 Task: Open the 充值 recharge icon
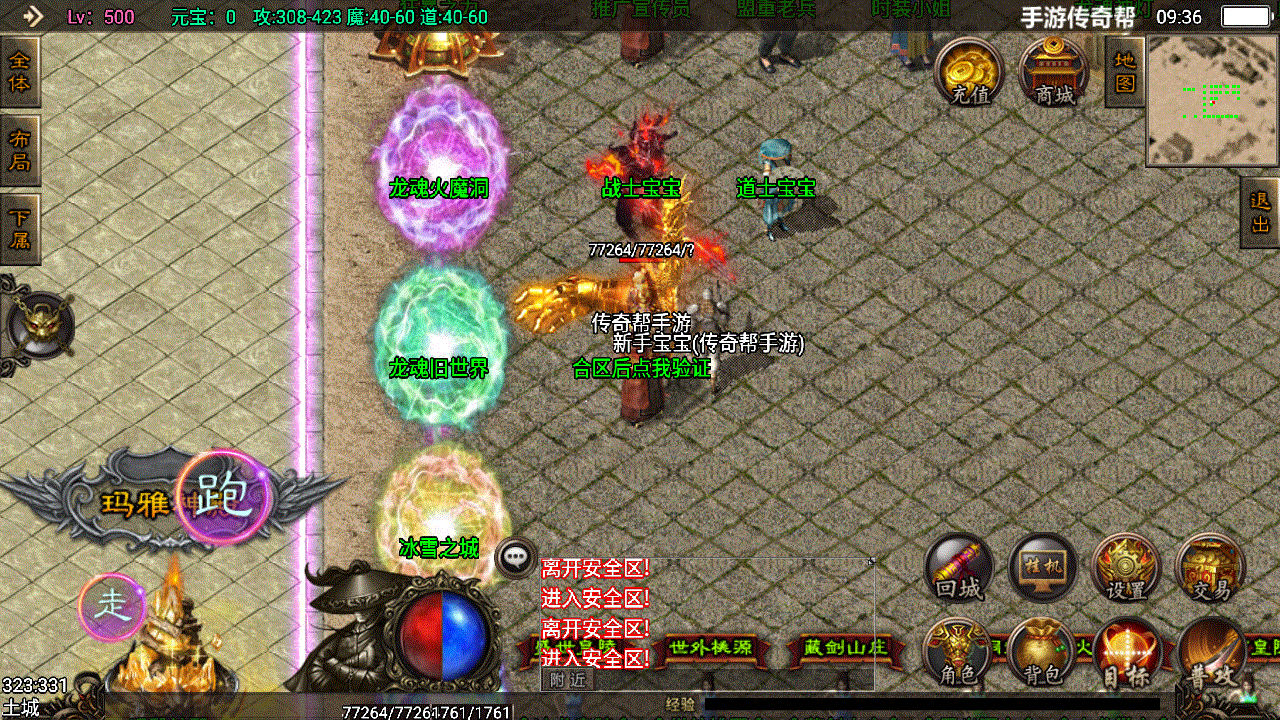(x=967, y=72)
